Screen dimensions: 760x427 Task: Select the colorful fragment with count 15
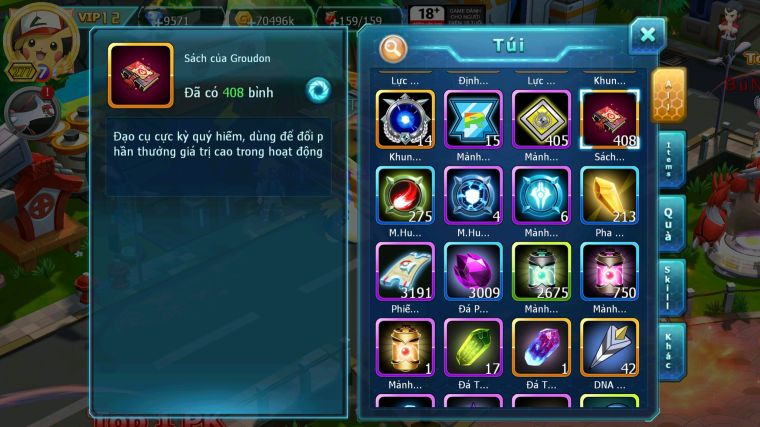coord(473,119)
